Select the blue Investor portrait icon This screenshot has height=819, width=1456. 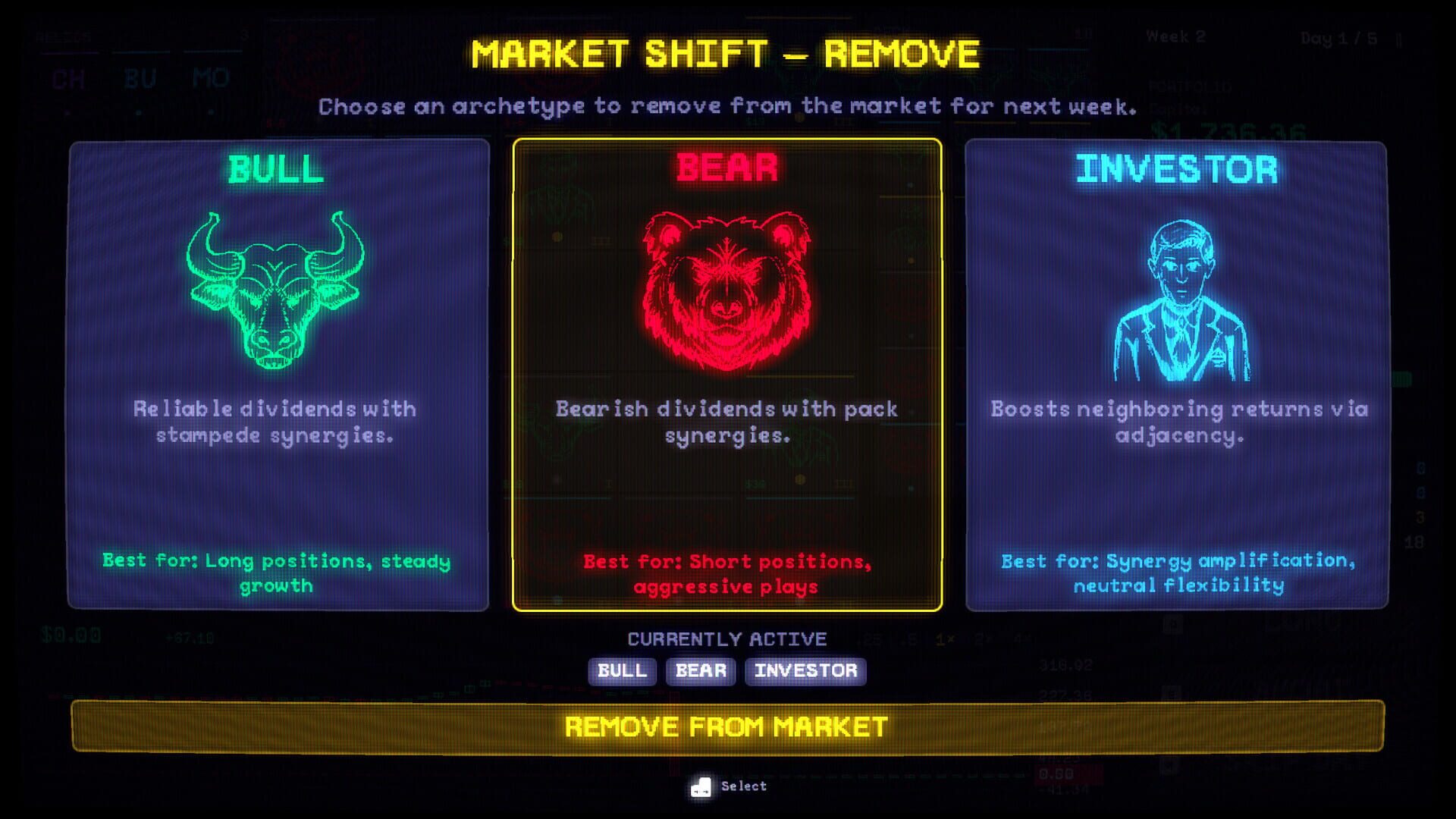pyautogui.click(x=1180, y=296)
